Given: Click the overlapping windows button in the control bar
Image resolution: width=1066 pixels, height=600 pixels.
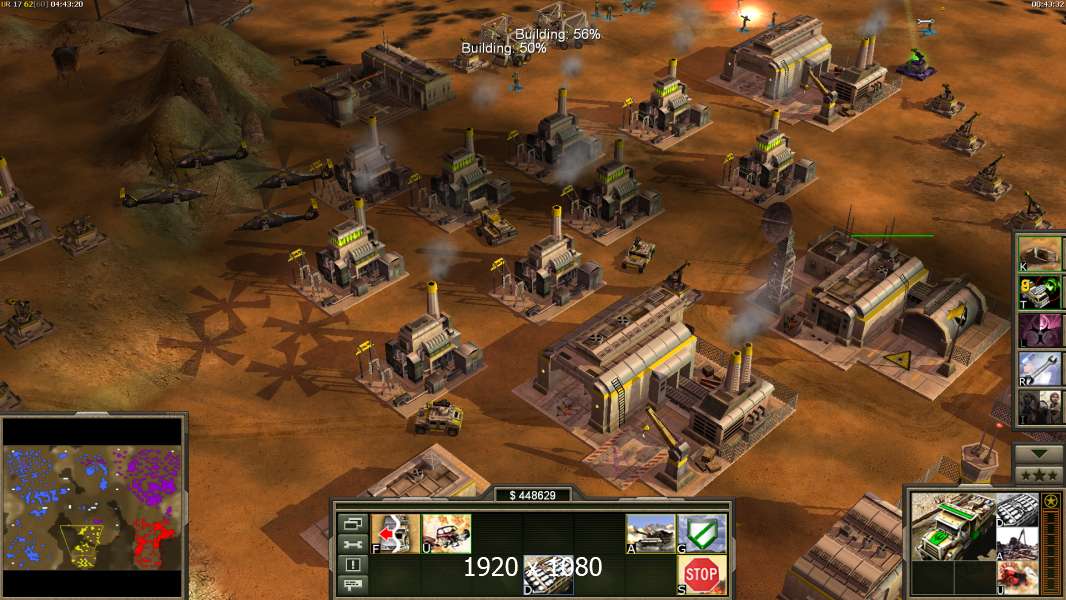Looking at the screenshot, I should click(353, 523).
